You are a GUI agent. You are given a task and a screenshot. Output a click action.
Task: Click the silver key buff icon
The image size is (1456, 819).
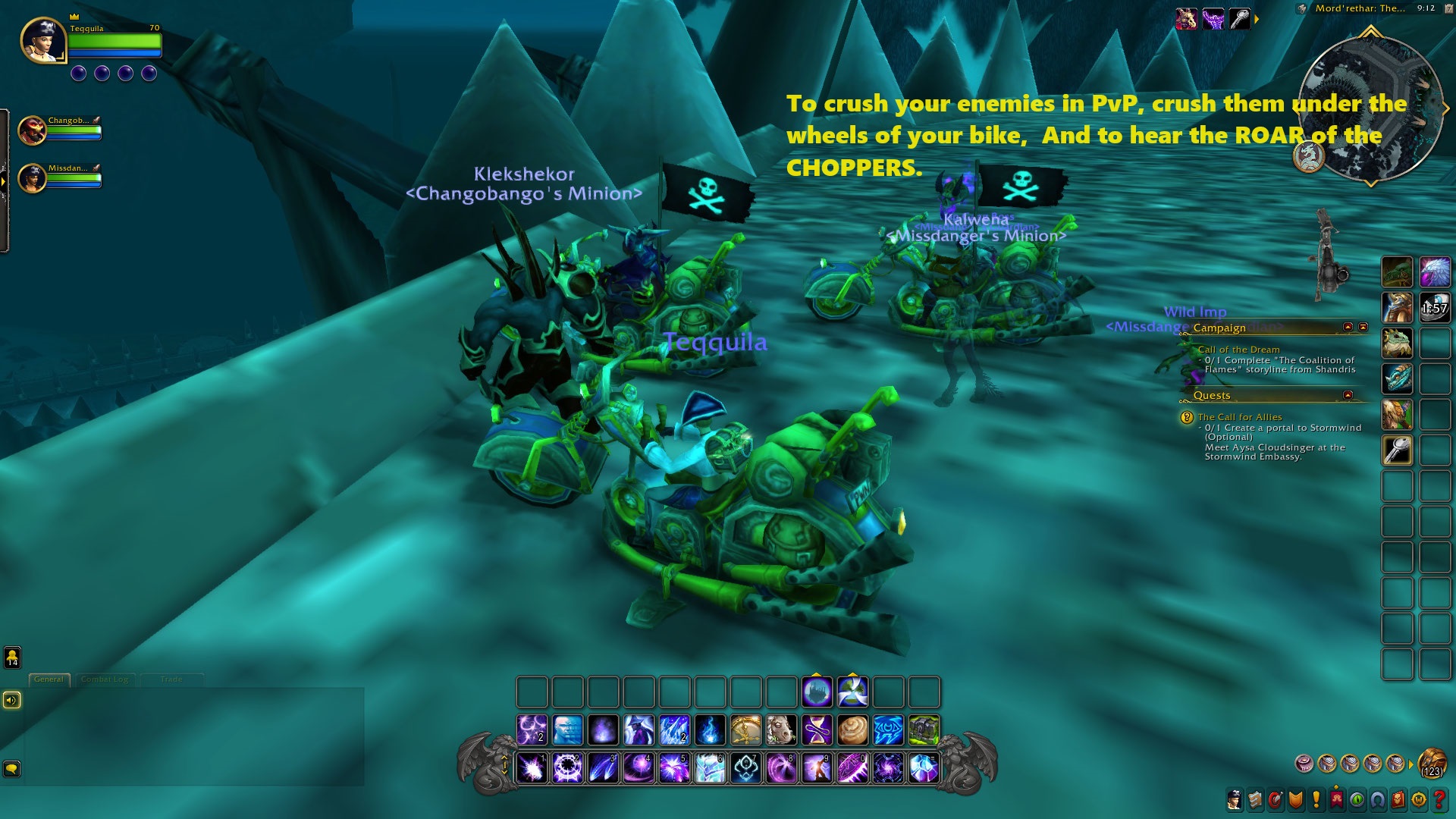pos(1239,19)
